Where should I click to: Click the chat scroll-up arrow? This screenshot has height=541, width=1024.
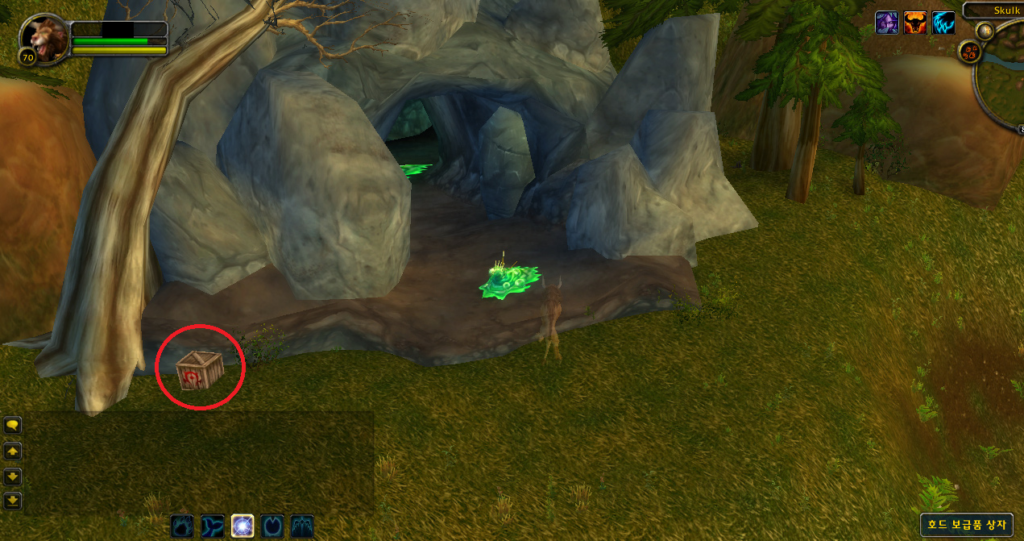(13, 451)
